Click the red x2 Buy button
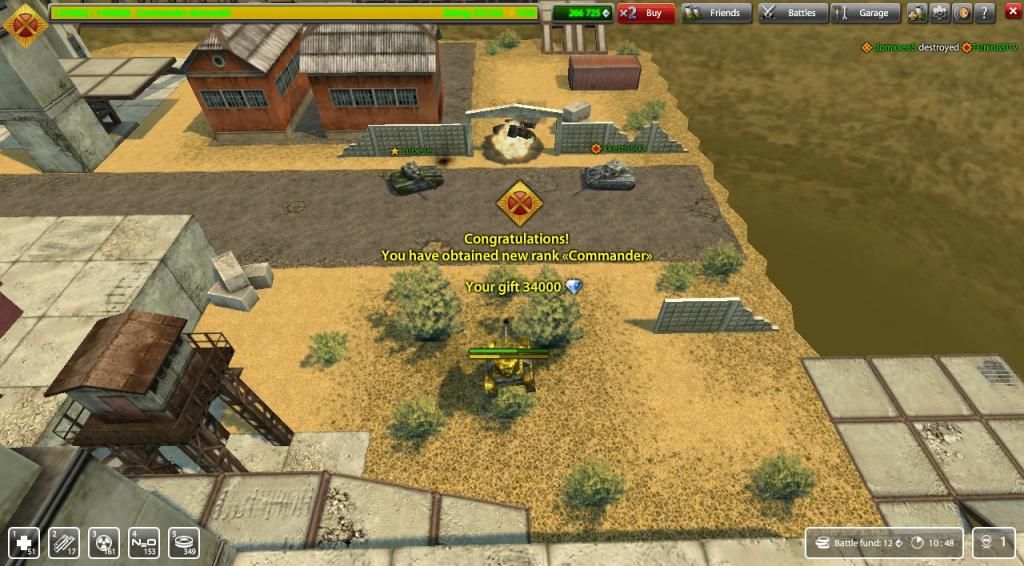Screen dimensions: 1024x566 tap(645, 13)
